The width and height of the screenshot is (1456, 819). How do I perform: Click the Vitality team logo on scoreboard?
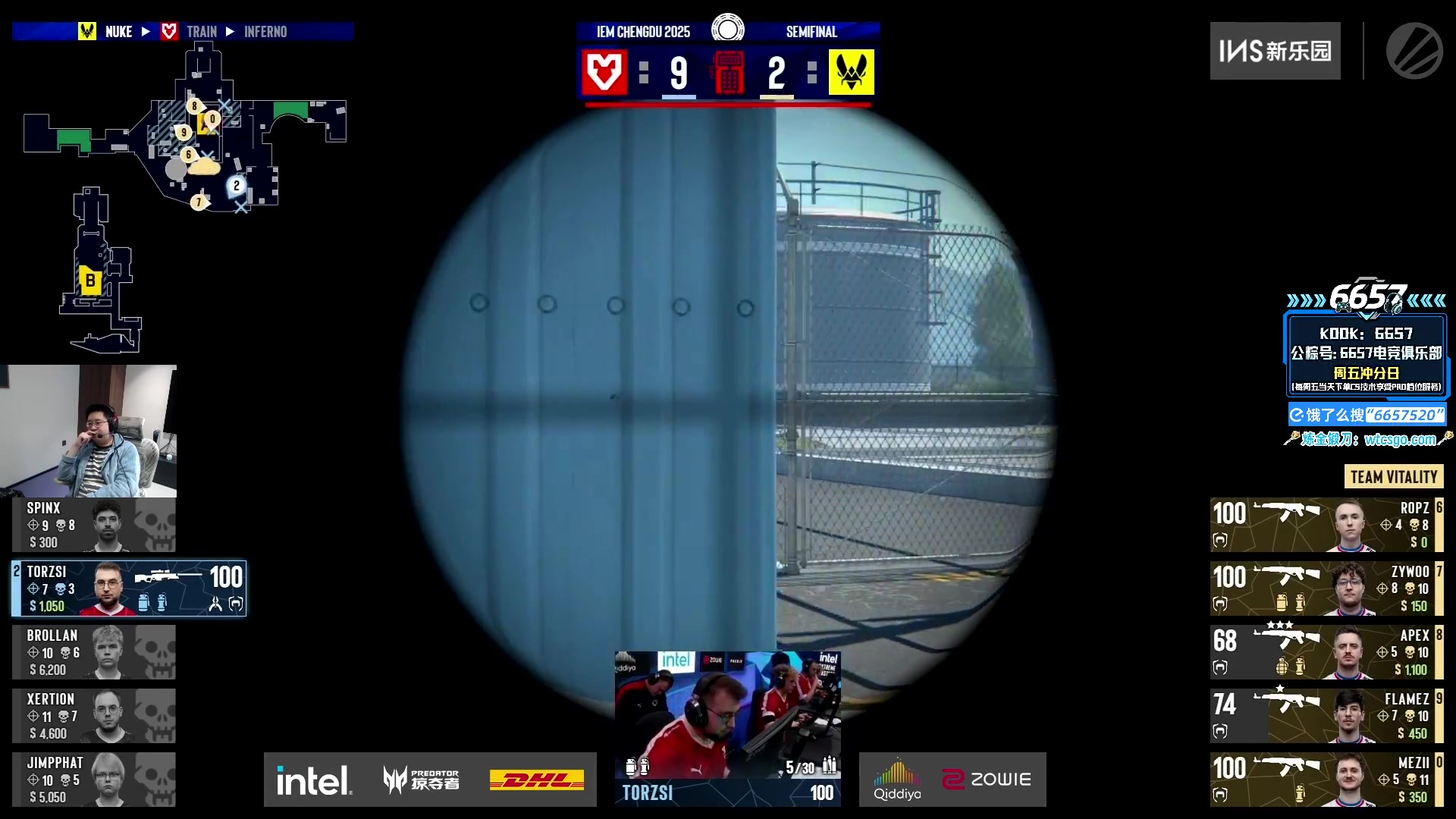pyautogui.click(x=851, y=73)
